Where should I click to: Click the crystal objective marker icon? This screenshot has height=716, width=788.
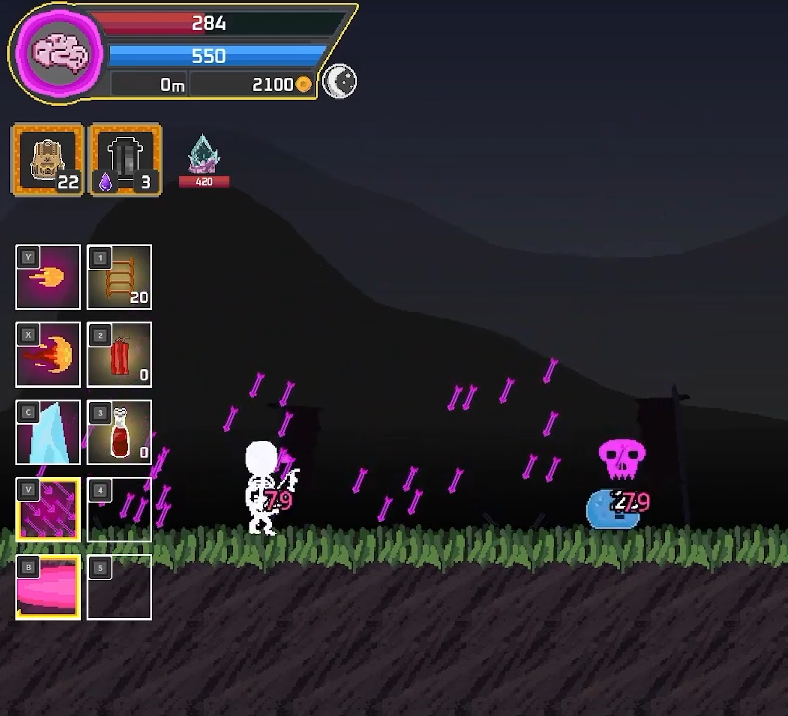[x=204, y=155]
